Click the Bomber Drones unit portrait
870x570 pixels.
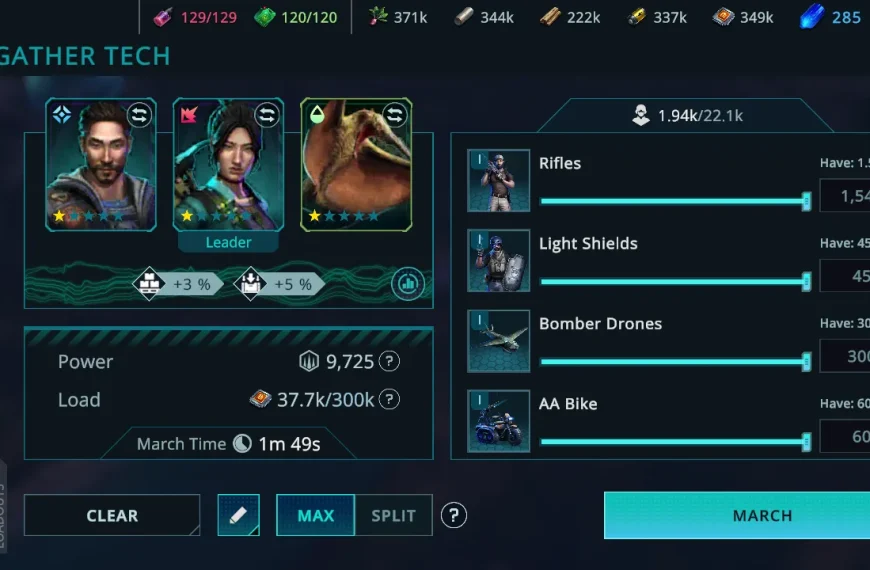pyautogui.click(x=498, y=341)
